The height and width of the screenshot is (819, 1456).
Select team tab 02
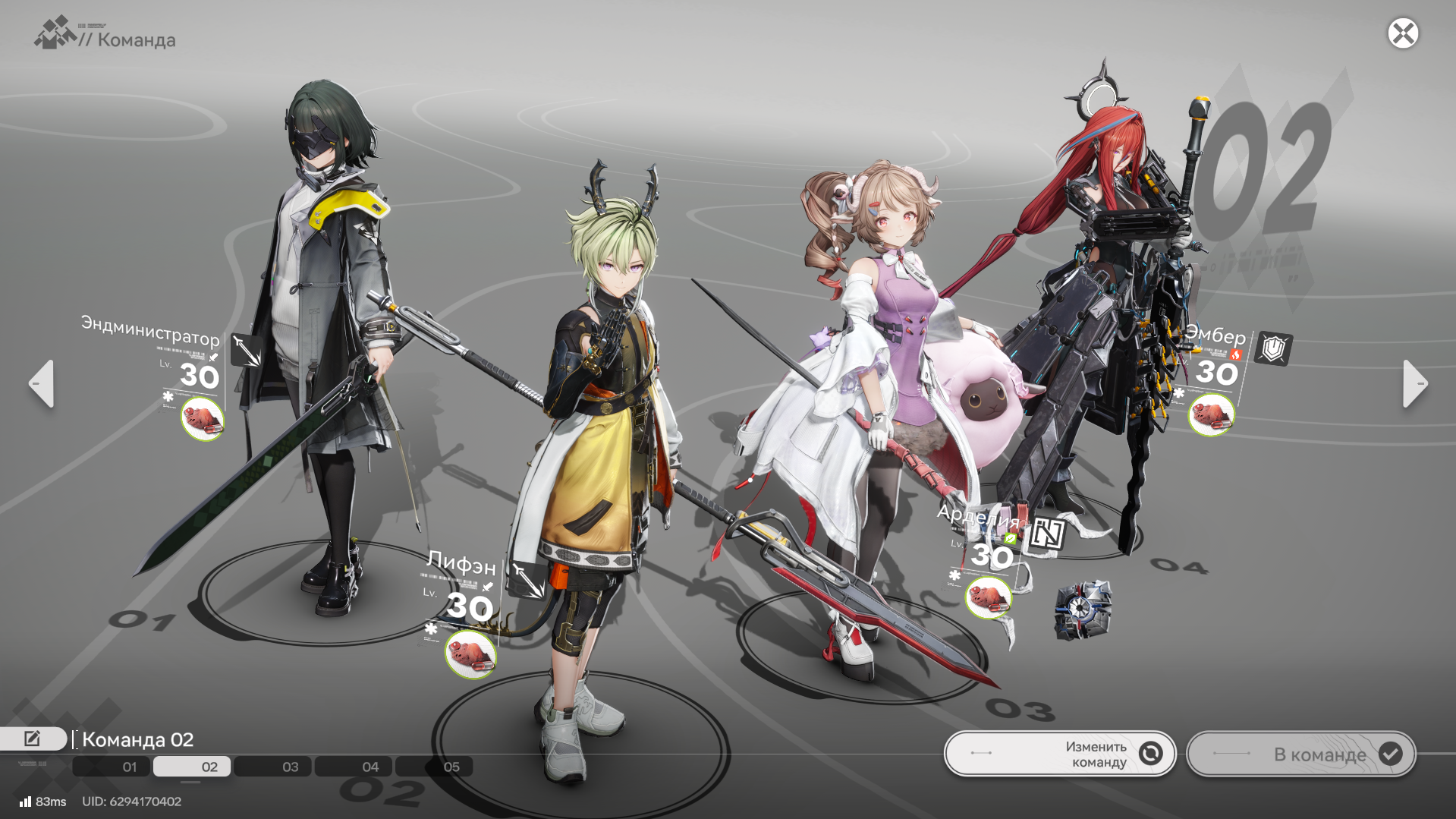pyautogui.click(x=192, y=767)
